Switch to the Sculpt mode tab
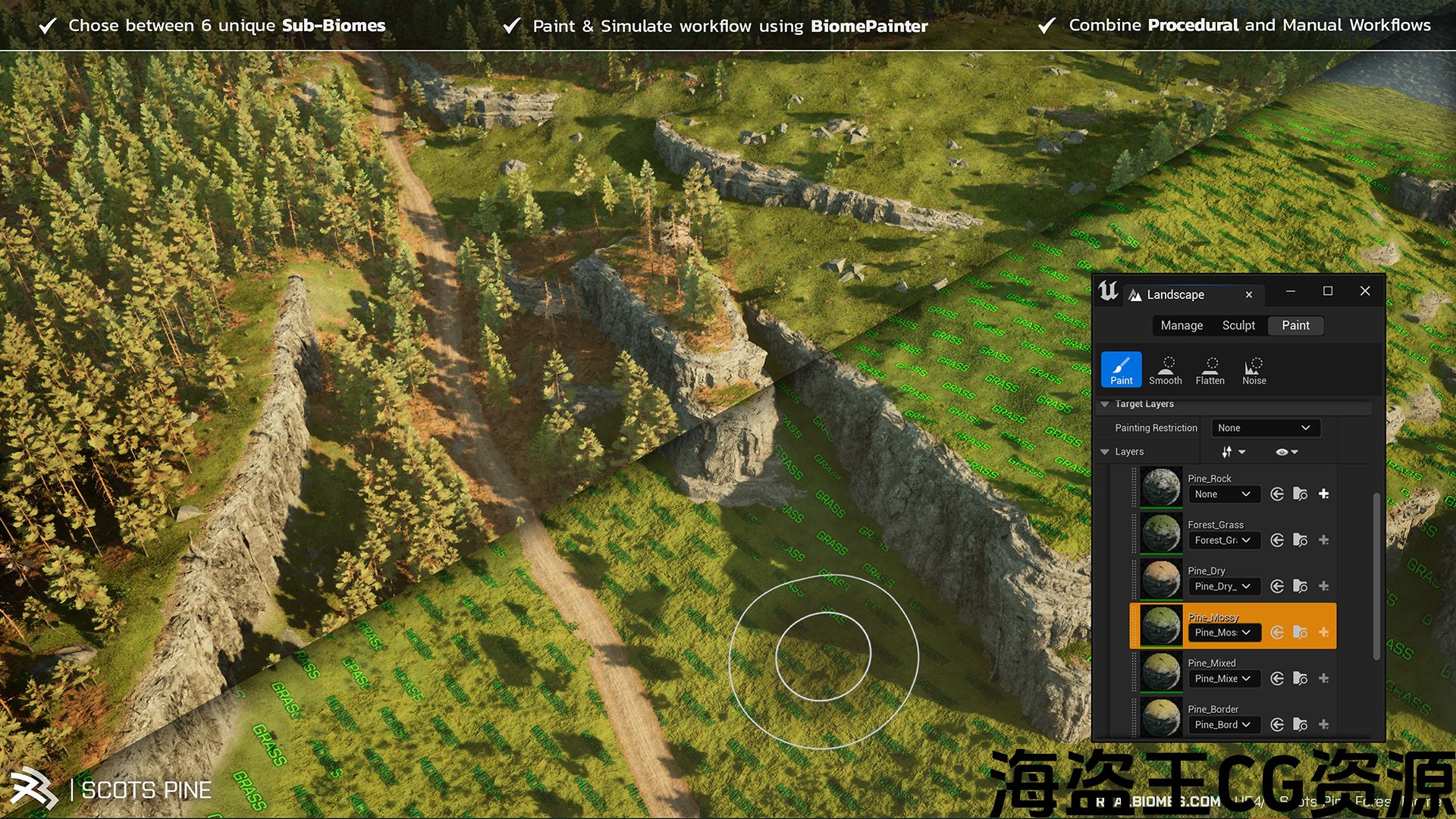The height and width of the screenshot is (819, 1456). pos(1238,325)
